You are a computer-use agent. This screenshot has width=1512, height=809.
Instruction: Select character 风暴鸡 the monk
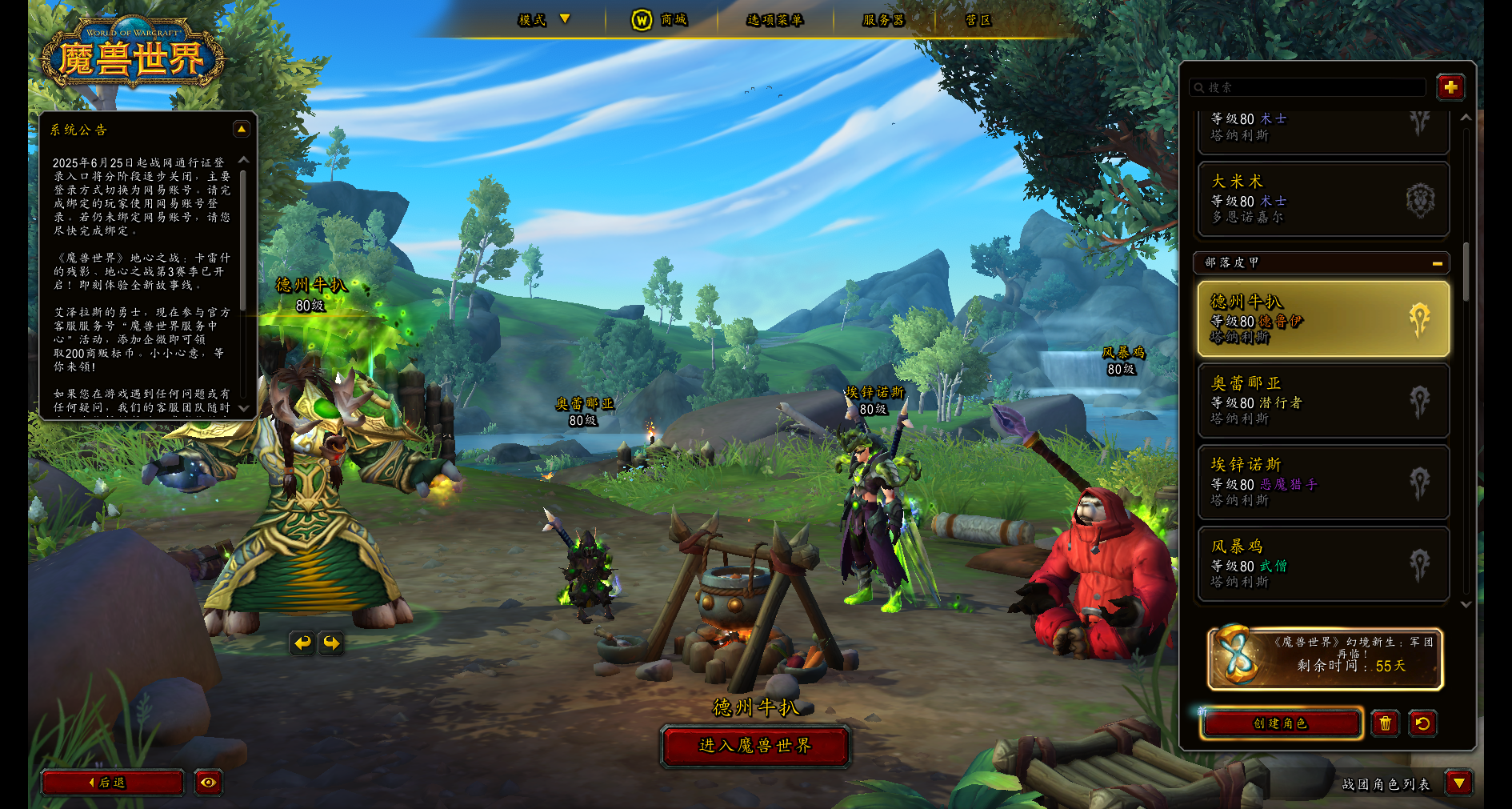pyautogui.click(x=1323, y=563)
